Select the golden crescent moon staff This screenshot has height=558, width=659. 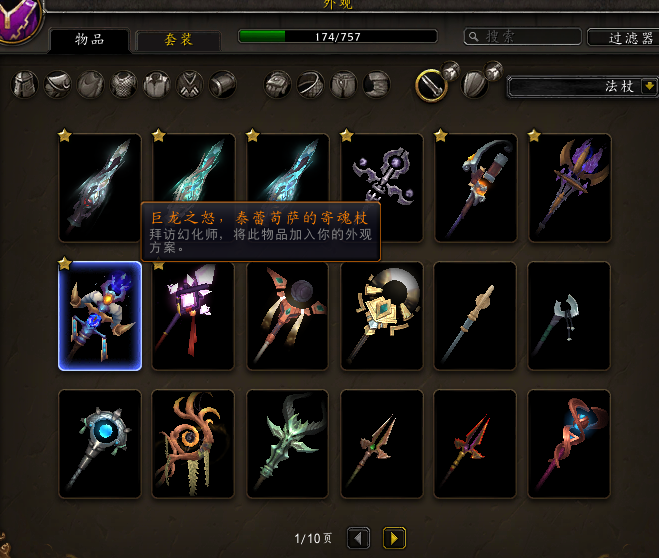(x=381, y=316)
